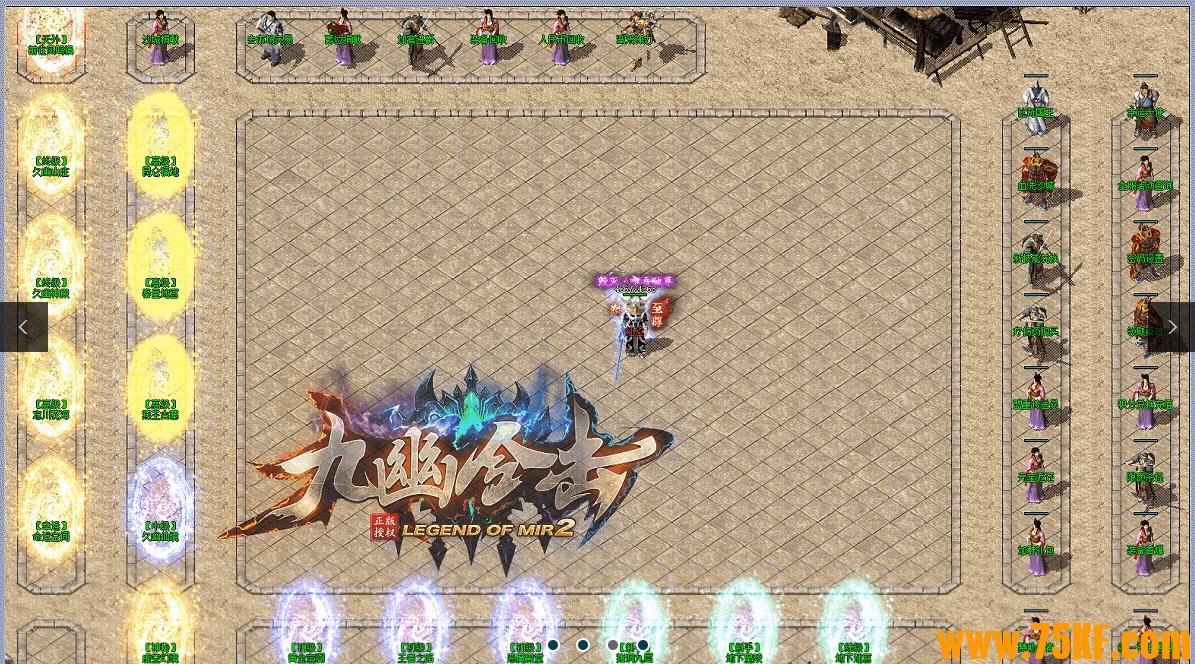Select the first carousel pagination dot
The image size is (1195, 664).
click(553, 645)
